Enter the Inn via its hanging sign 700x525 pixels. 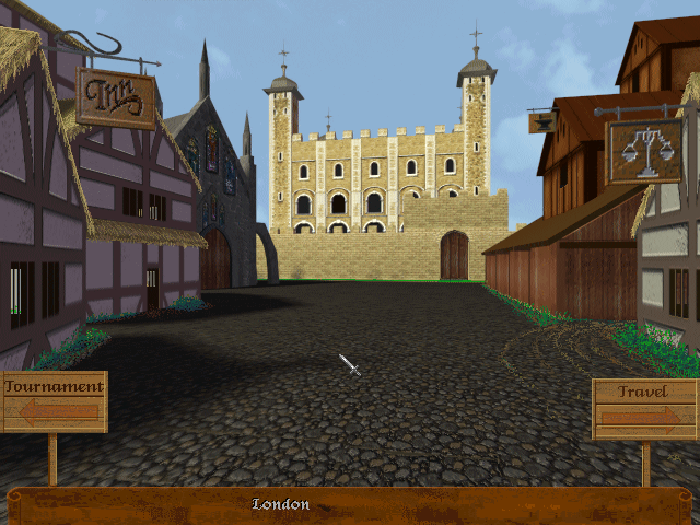[116, 98]
